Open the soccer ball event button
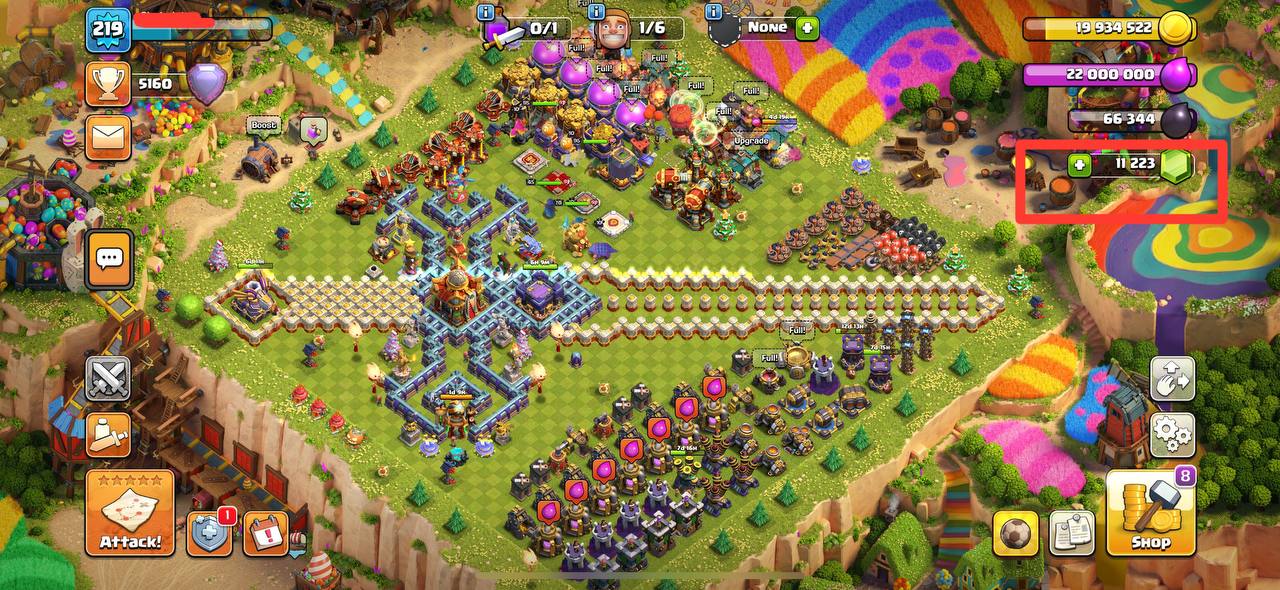This screenshot has width=1280, height=590. 1015,533
